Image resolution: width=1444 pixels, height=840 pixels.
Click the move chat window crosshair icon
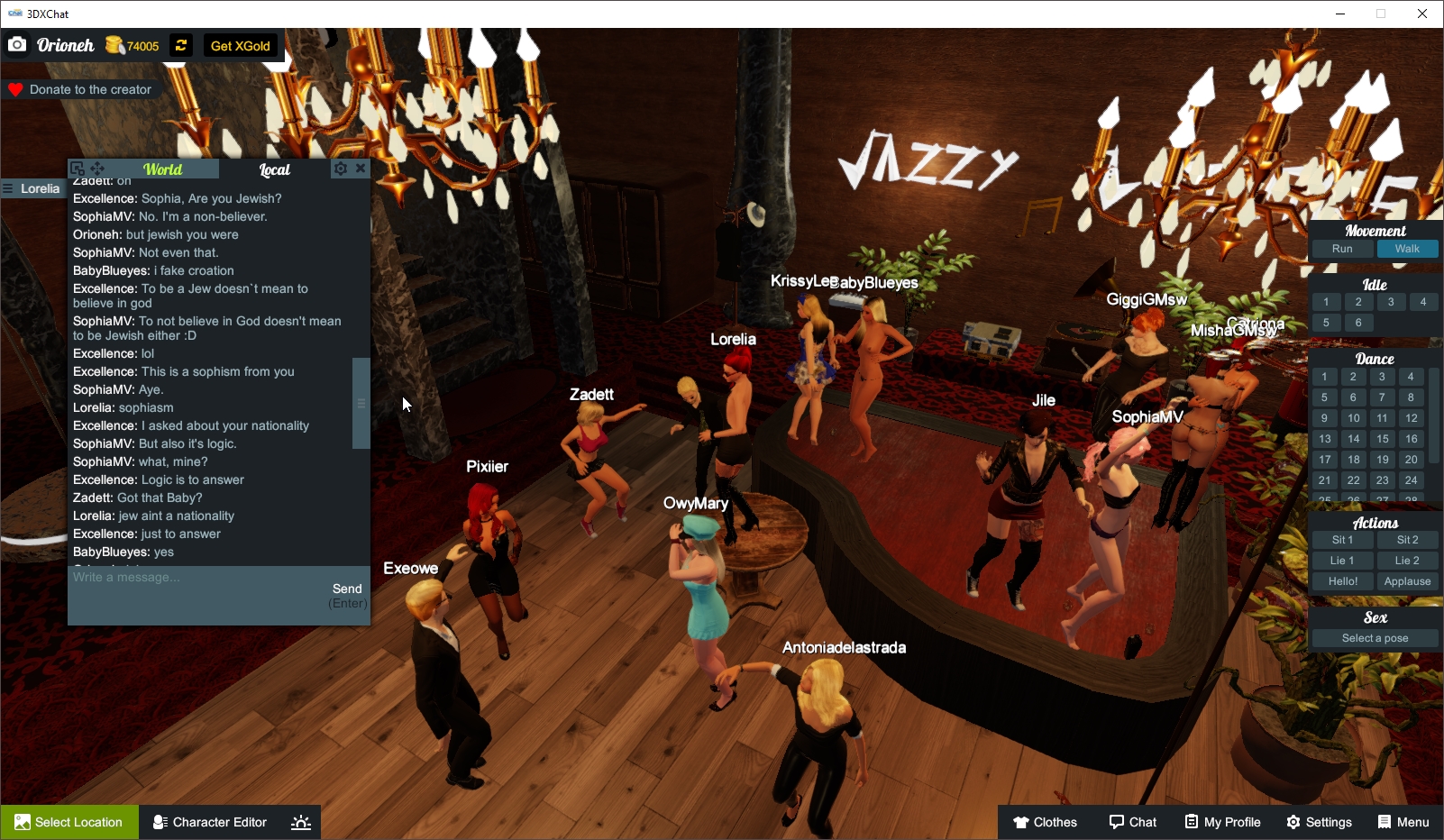[97, 169]
